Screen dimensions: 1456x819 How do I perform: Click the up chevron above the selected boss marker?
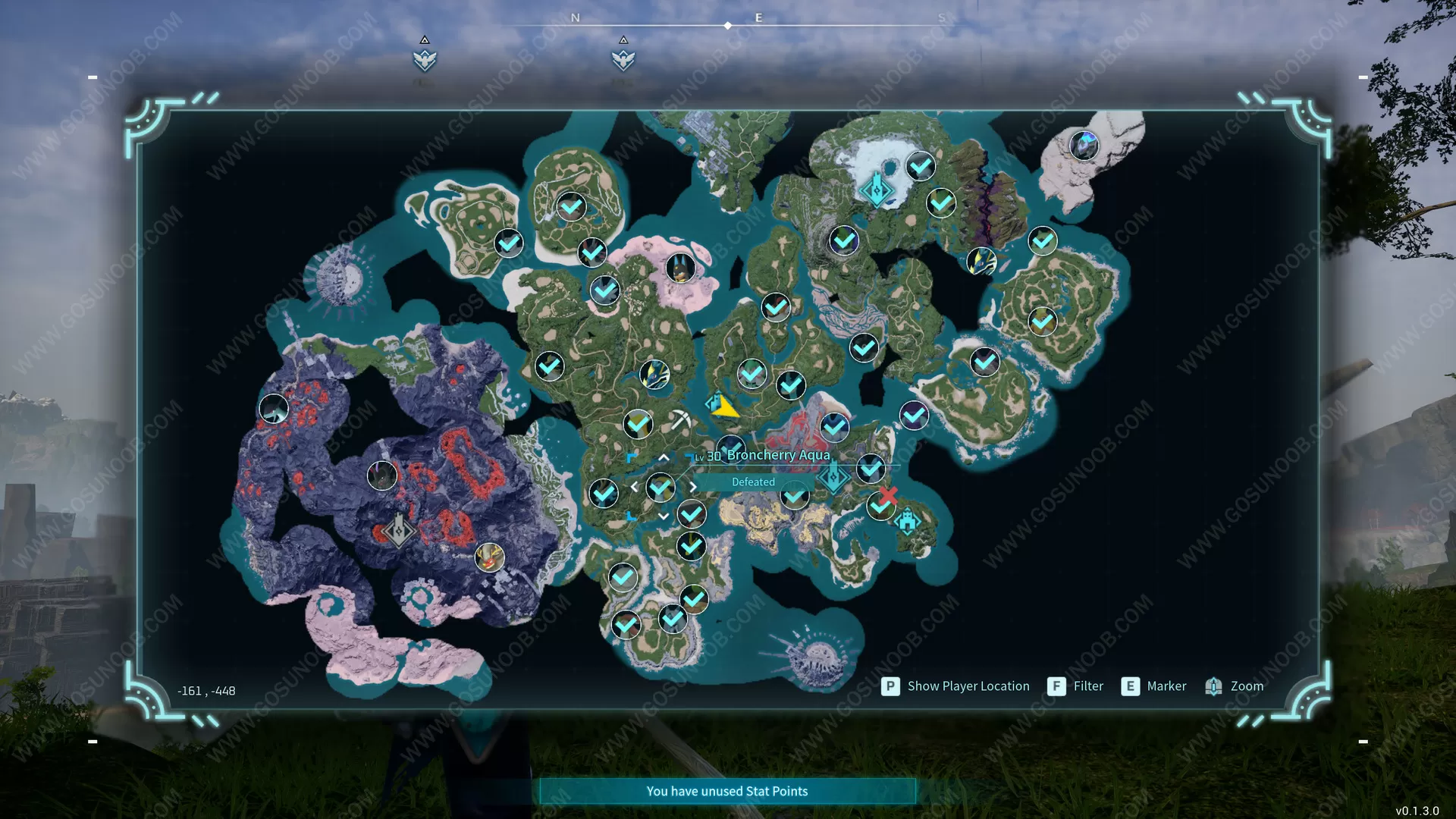click(663, 457)
